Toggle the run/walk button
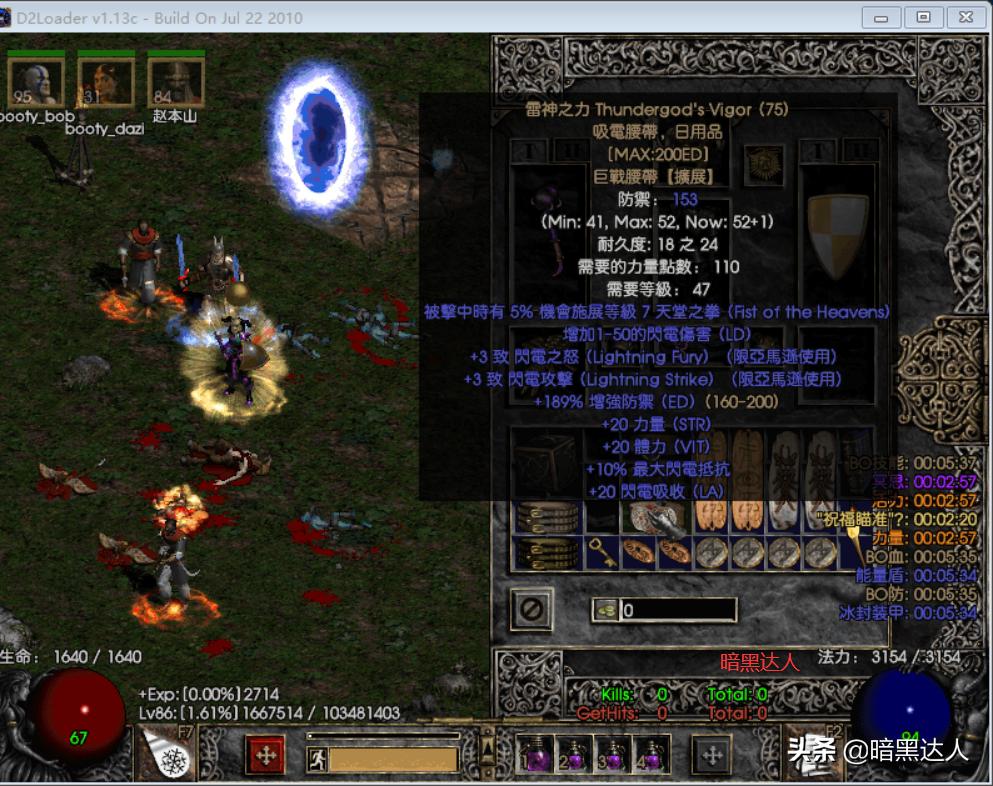993x786 pixels. coord(317,759)
